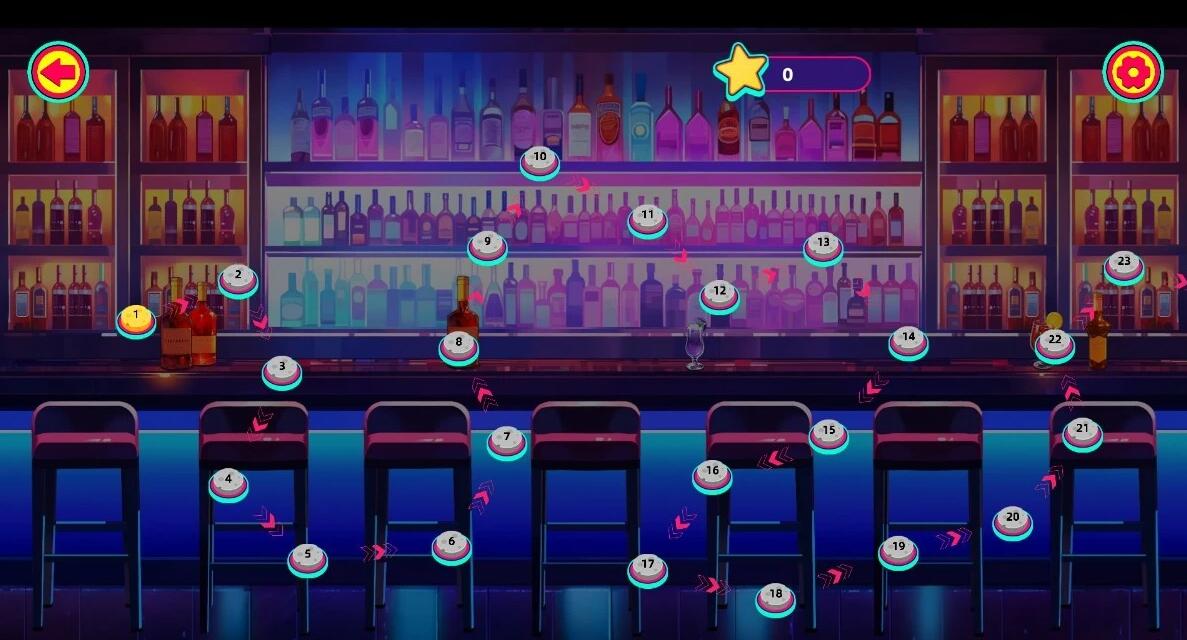Open level 14 node

908,341
